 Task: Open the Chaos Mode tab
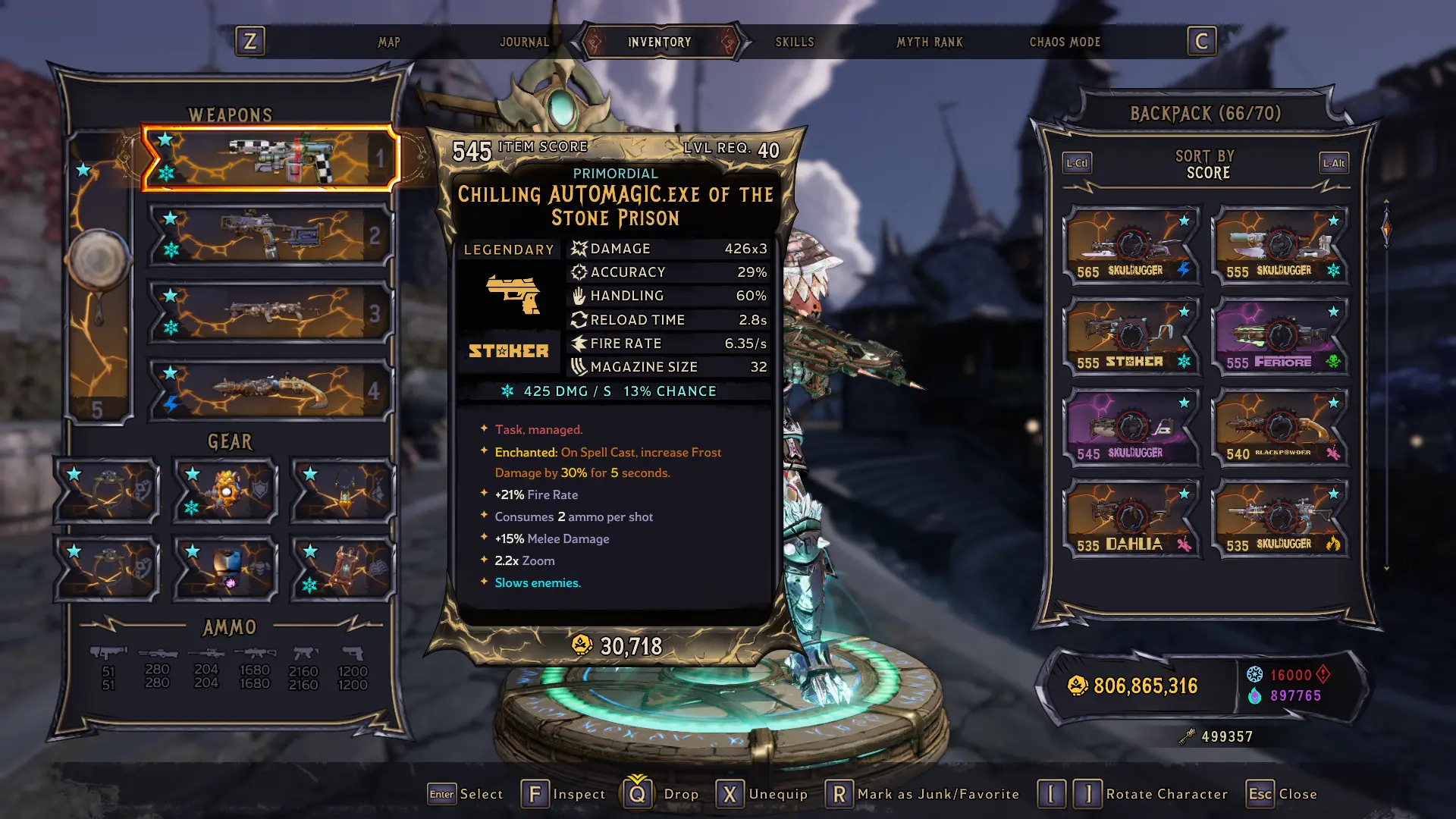(x=1064, y=42)
